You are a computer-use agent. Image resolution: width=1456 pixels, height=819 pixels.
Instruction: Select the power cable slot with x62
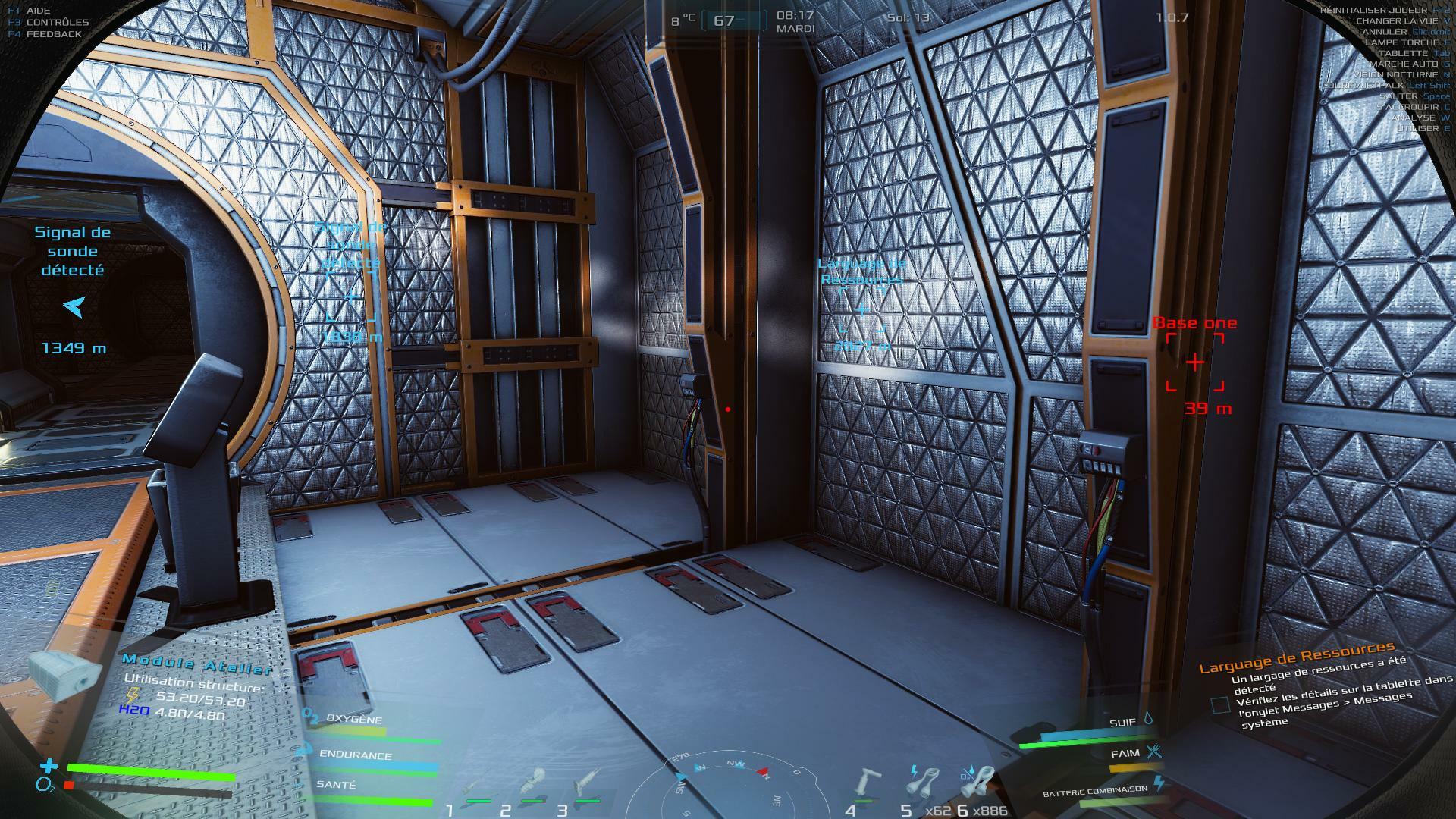click(924, 783)
